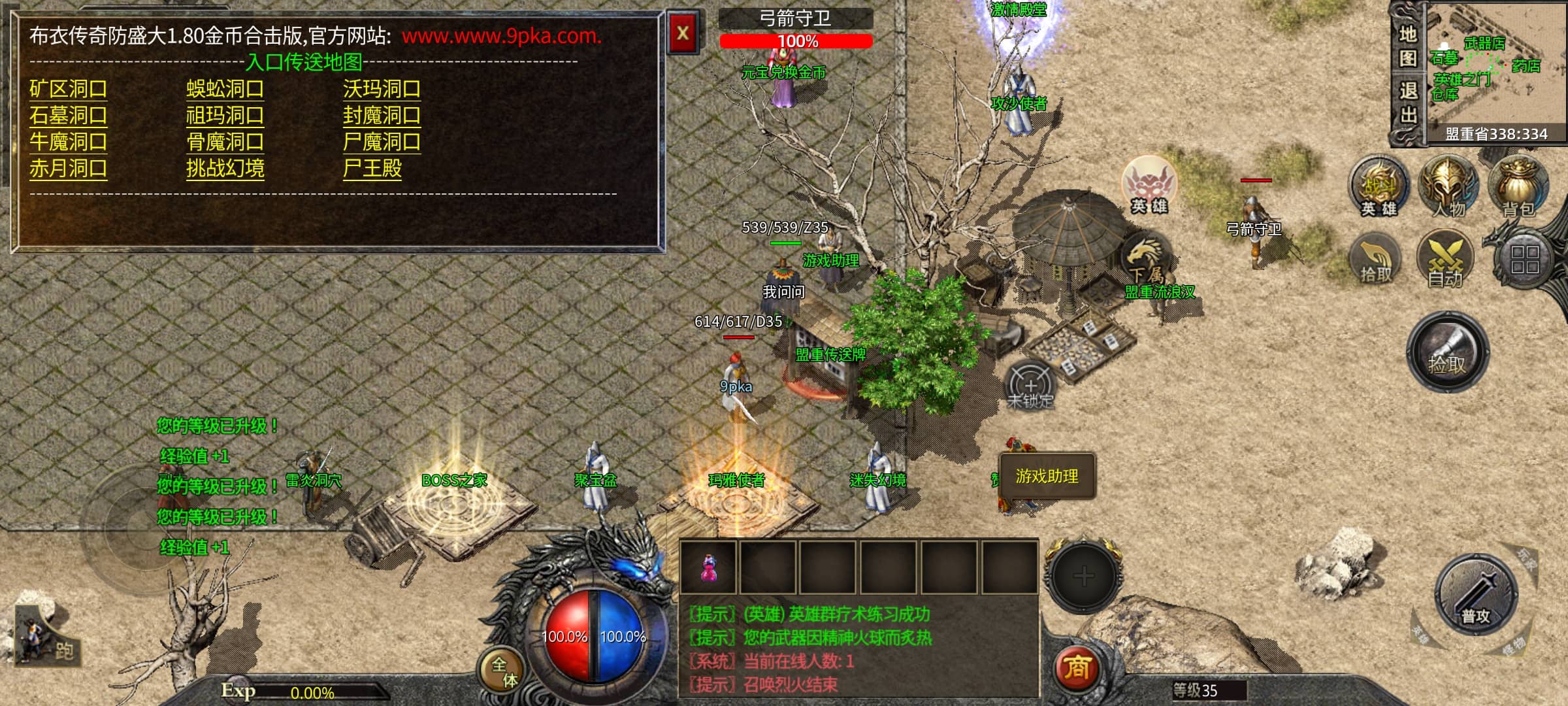The image size is (1568, 706).
Task: Use the pink potion in the hotbar
Action: click(x=708, y=567)
